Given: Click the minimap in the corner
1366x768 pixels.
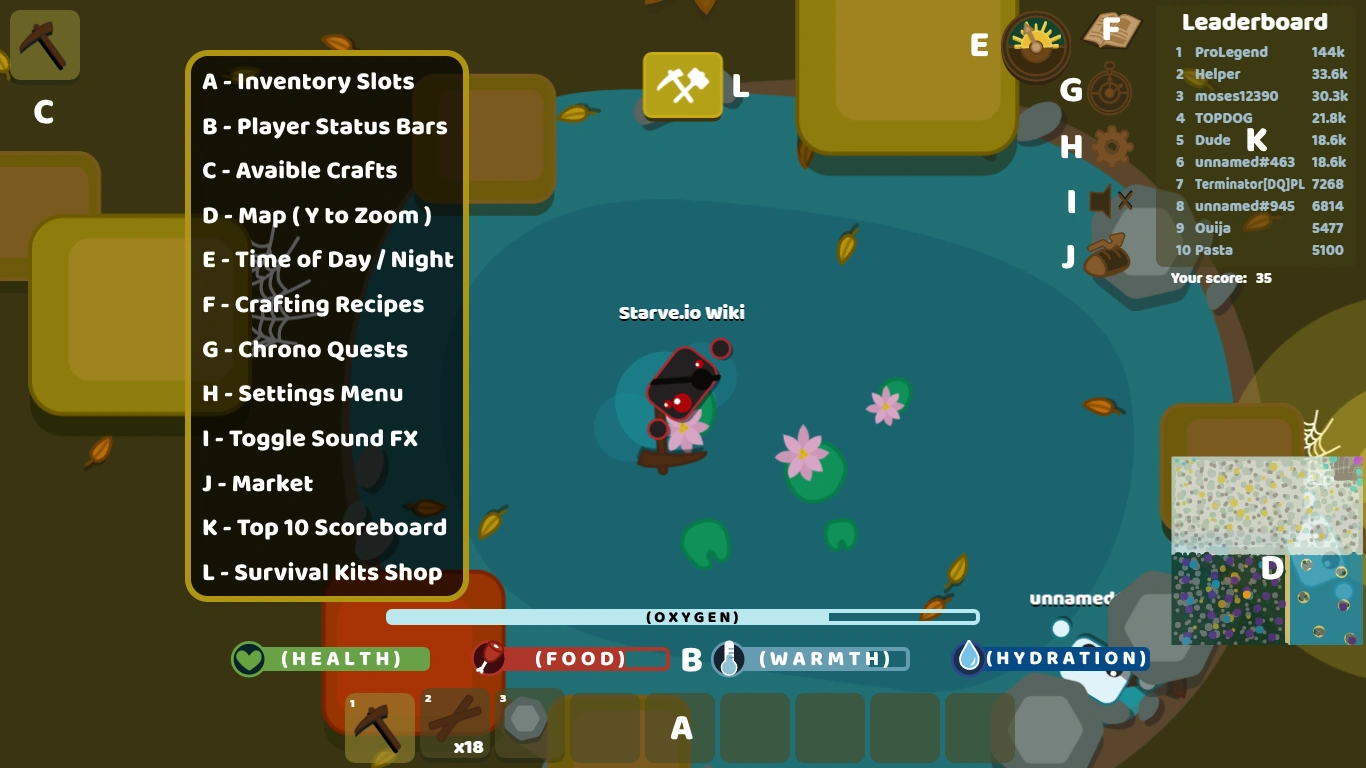Looking at the screenshot, I should 1267,550.
